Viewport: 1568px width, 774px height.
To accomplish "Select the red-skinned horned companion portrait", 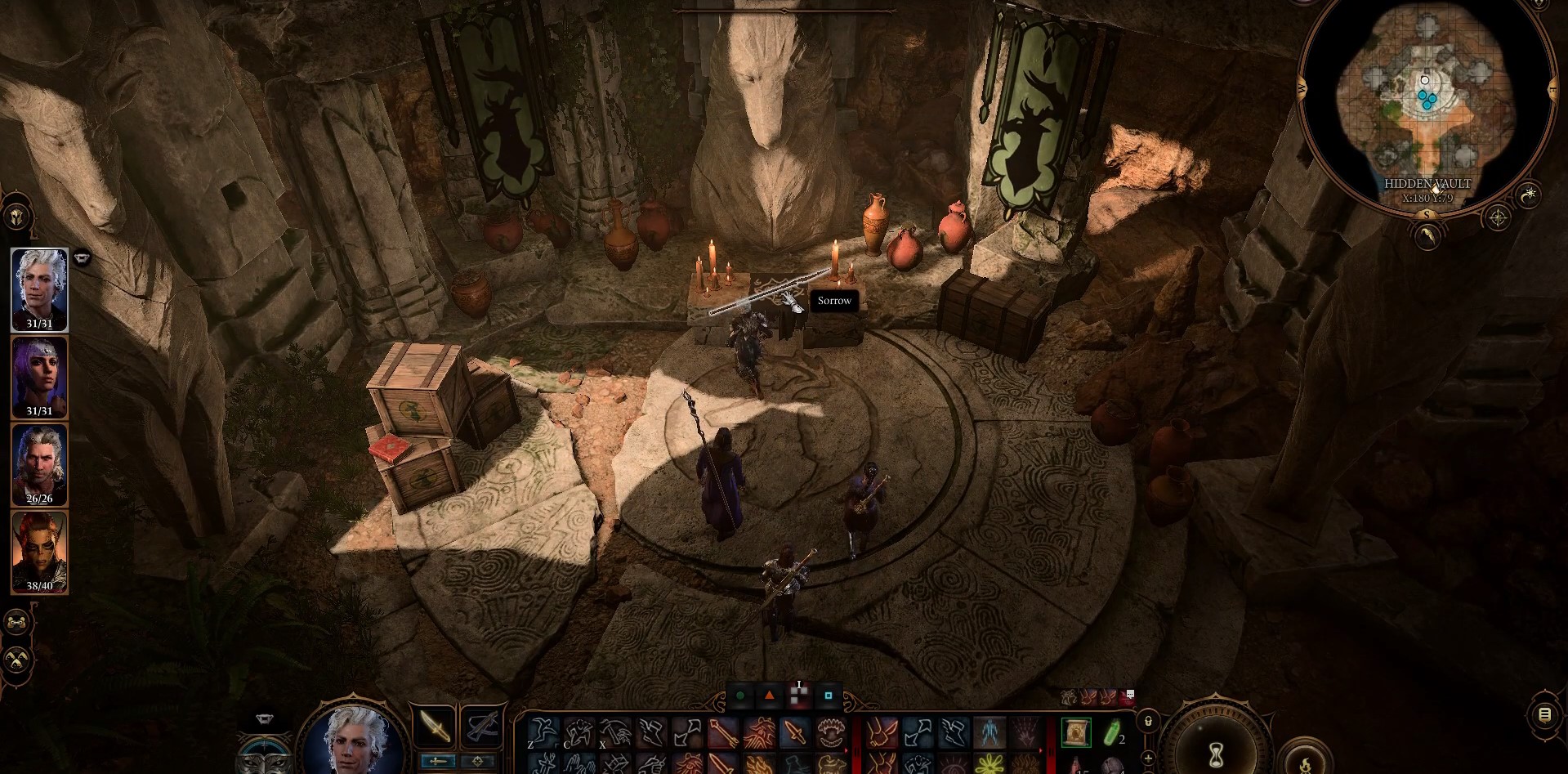I will click(x=39, y=551).
